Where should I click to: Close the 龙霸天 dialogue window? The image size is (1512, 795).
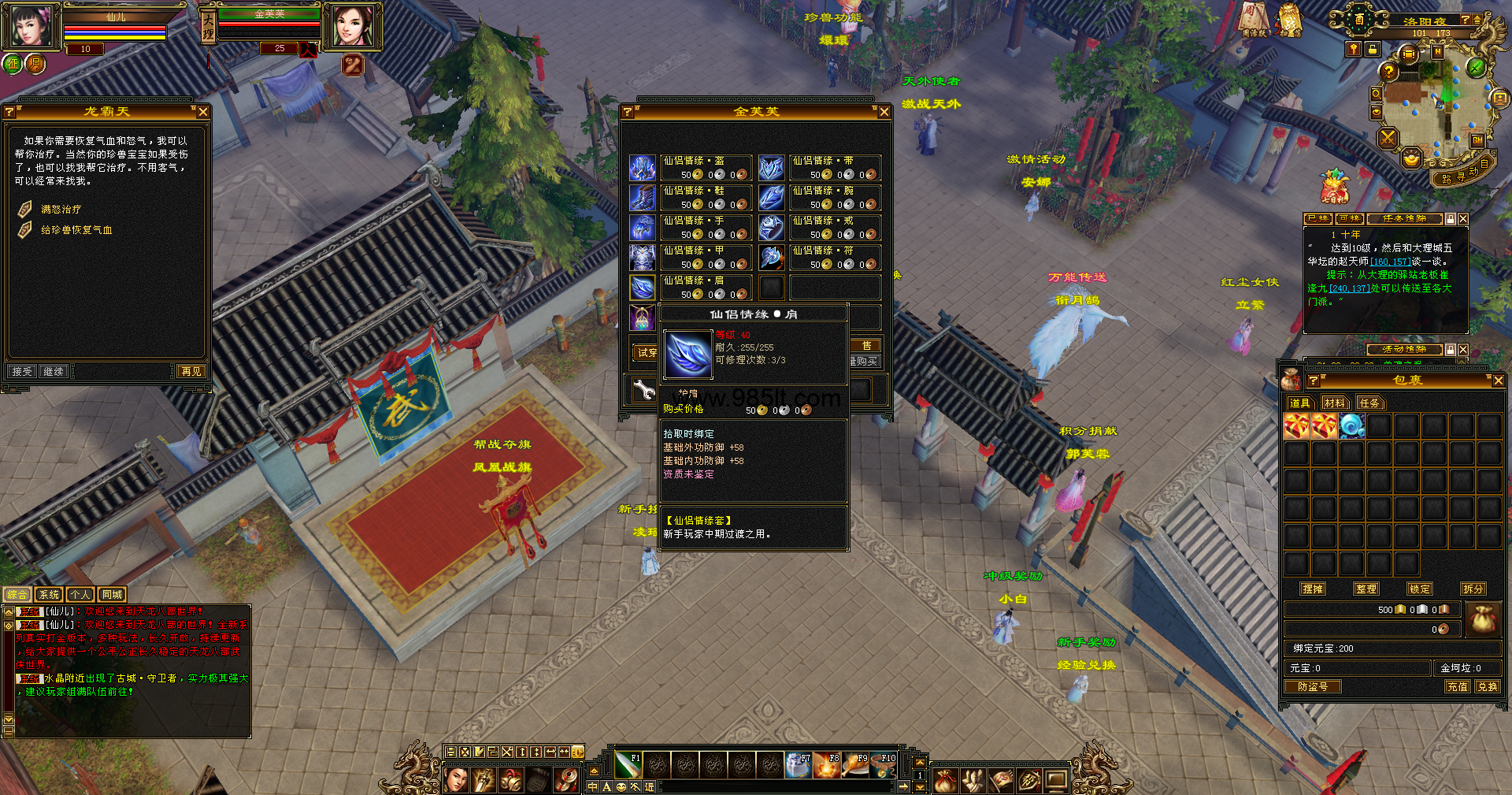pyautogui.click(x=203, y=112)
